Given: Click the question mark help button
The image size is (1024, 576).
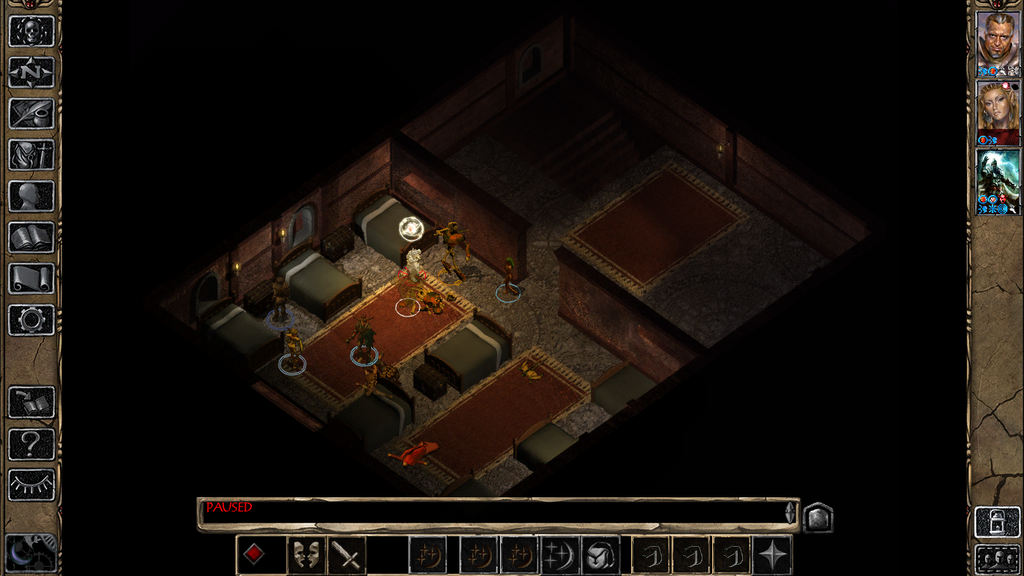Looking at the screenshot, I should coord(31,444).
